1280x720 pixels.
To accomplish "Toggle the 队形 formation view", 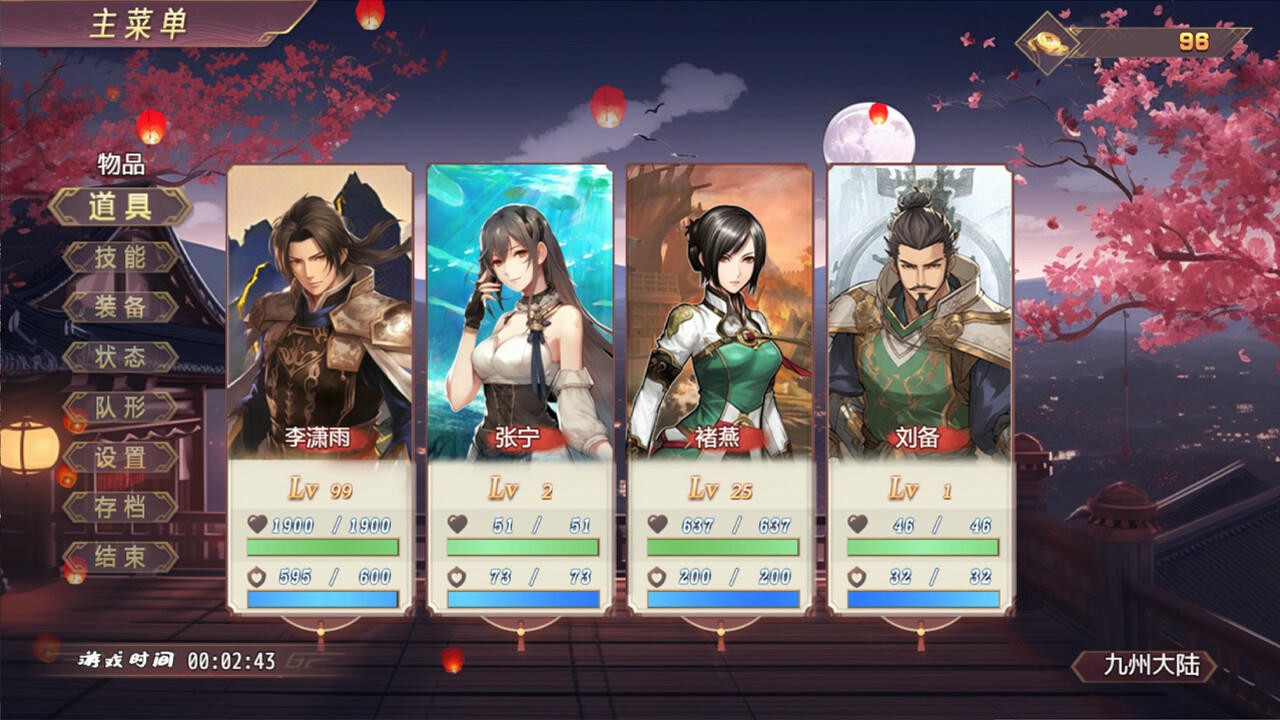I will 122,407.
